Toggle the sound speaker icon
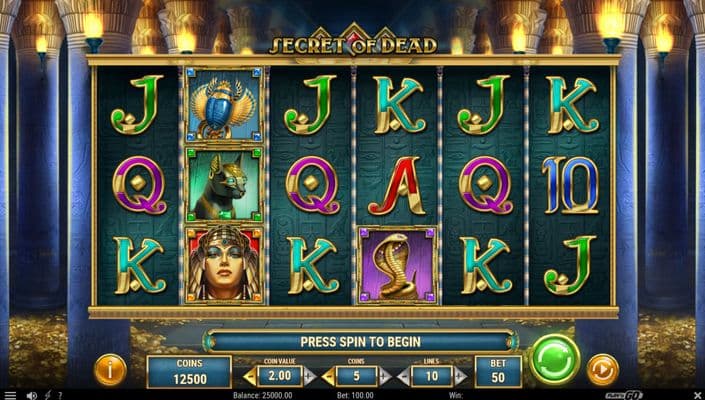705x400 pixels. click(32, 395)
